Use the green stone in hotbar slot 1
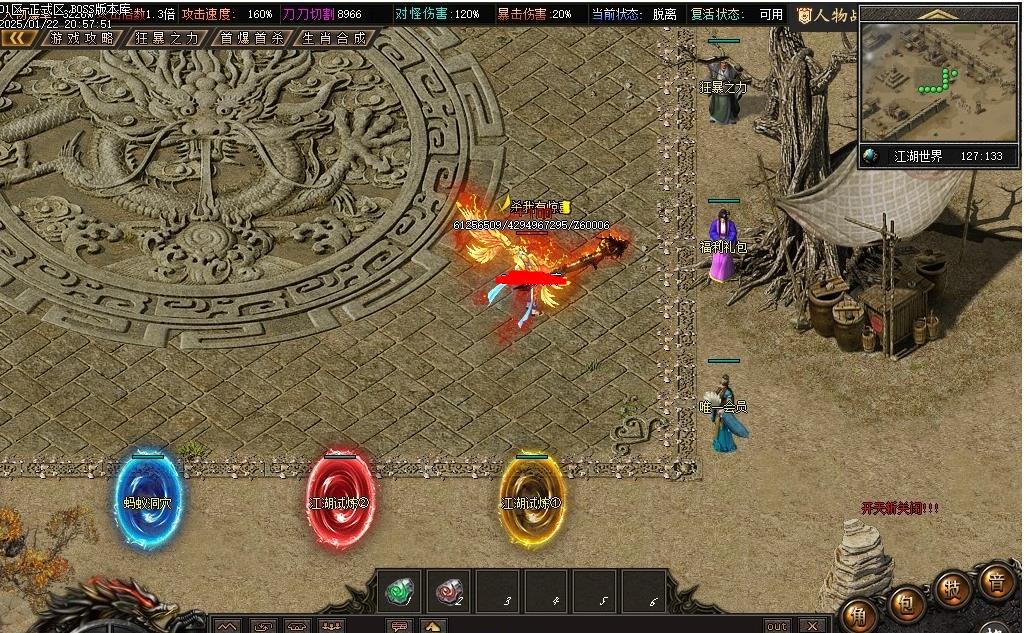The height and width of the screenshot is (633, 1029). (x=400, y=592)
